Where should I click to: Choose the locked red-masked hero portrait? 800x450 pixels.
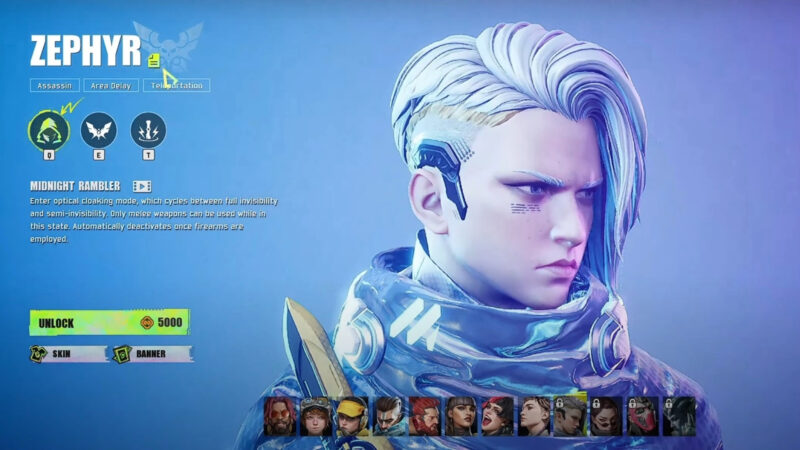click(642, 415)
